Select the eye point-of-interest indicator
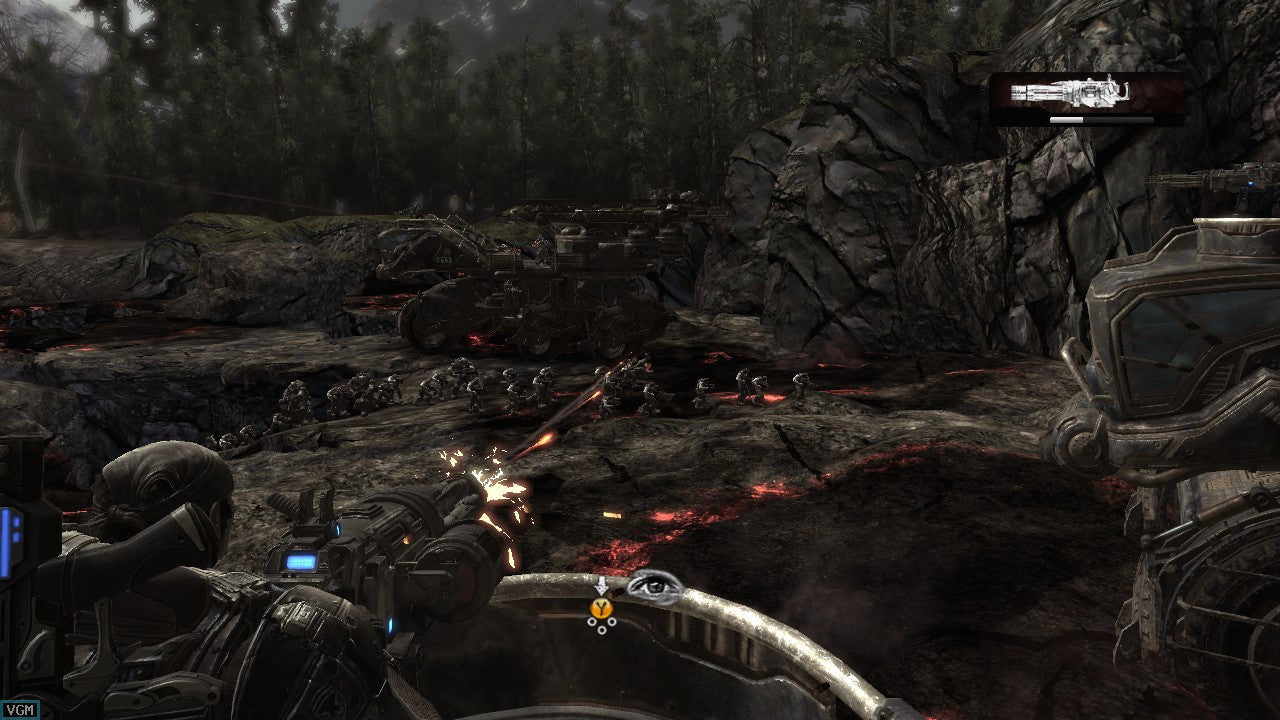Viewport: 1280px width, 720px height. coord(653,585)
